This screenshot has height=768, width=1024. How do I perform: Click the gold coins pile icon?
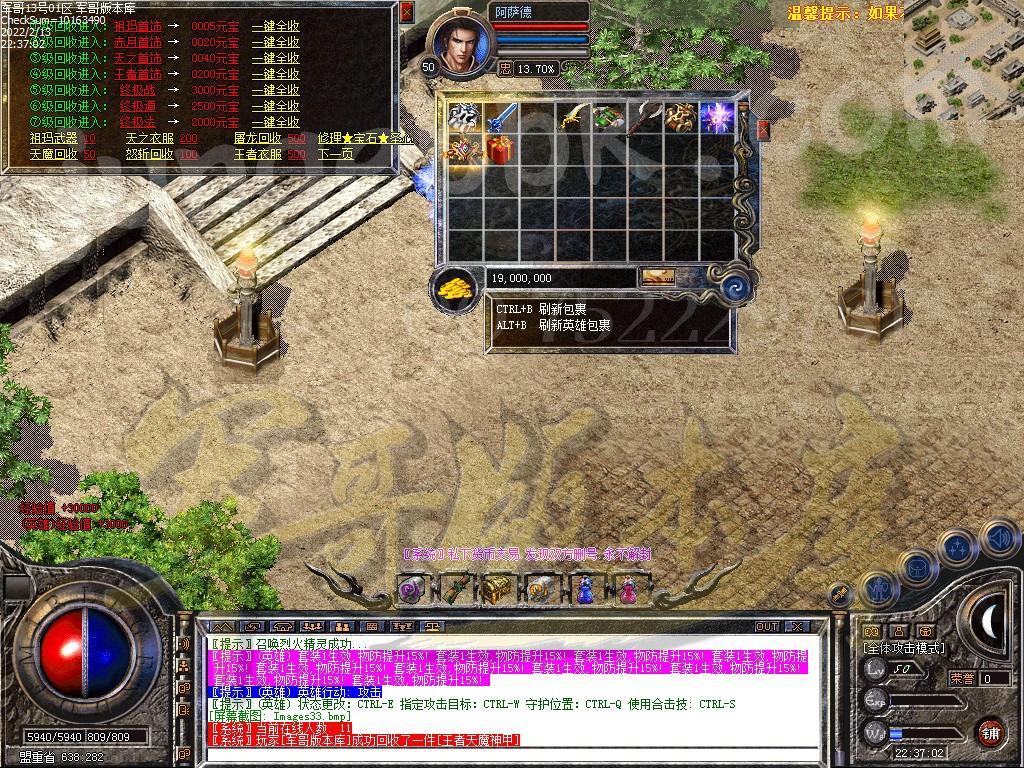[x=456, y=289]
